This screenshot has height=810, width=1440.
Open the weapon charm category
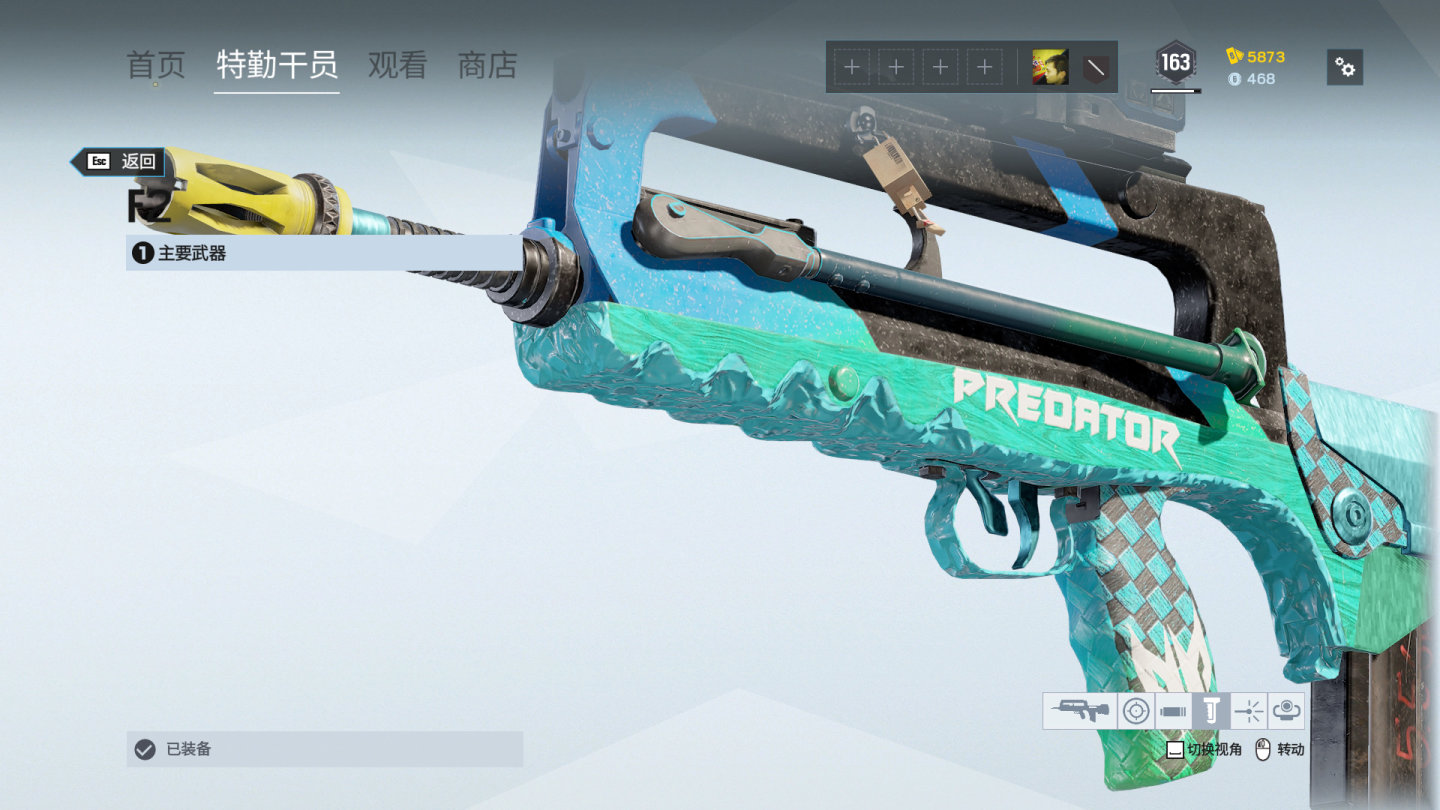(x=1287, y=711)
